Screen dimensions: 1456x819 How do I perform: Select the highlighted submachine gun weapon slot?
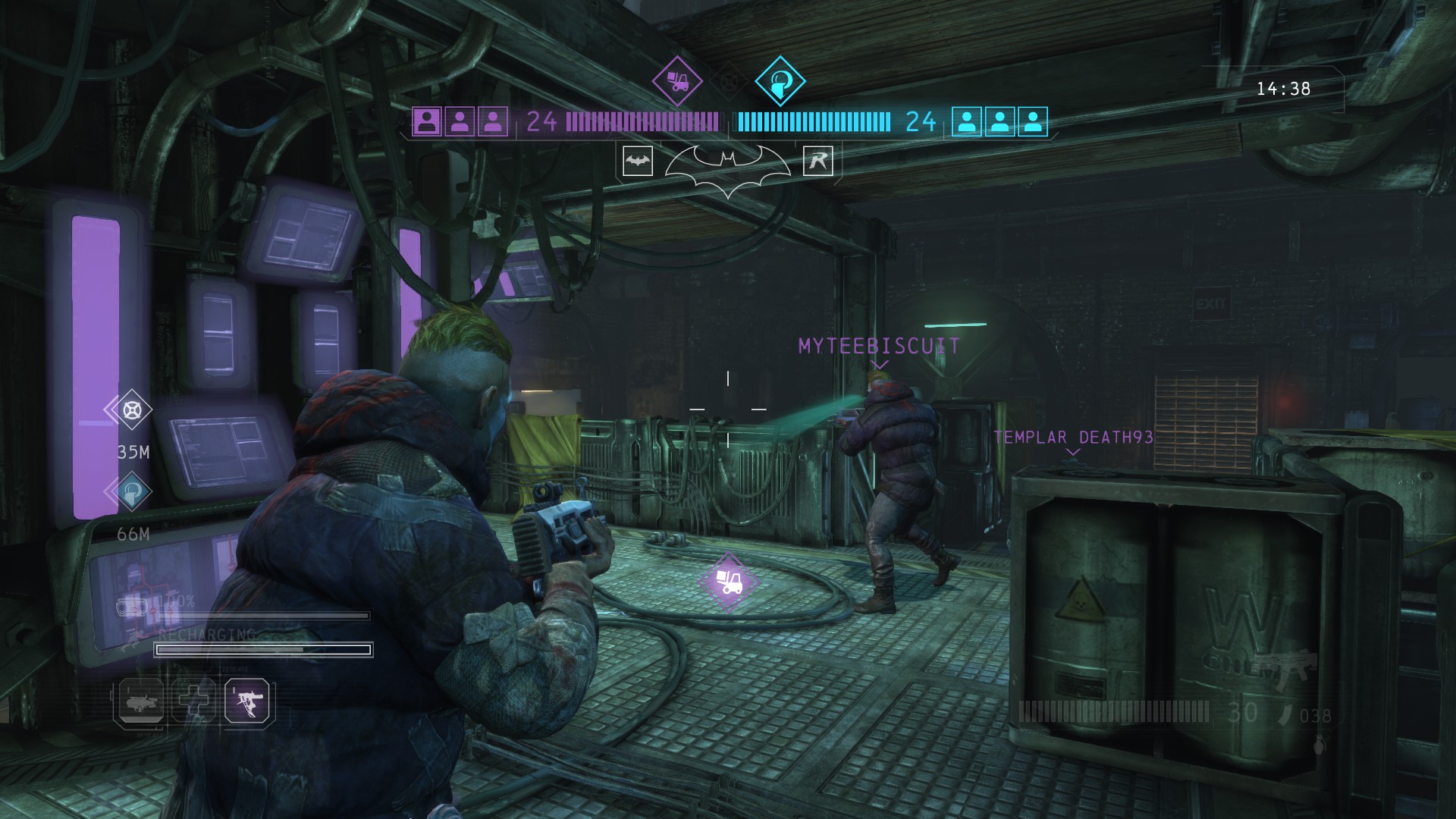pyautogui.click(x=246, y=699)
